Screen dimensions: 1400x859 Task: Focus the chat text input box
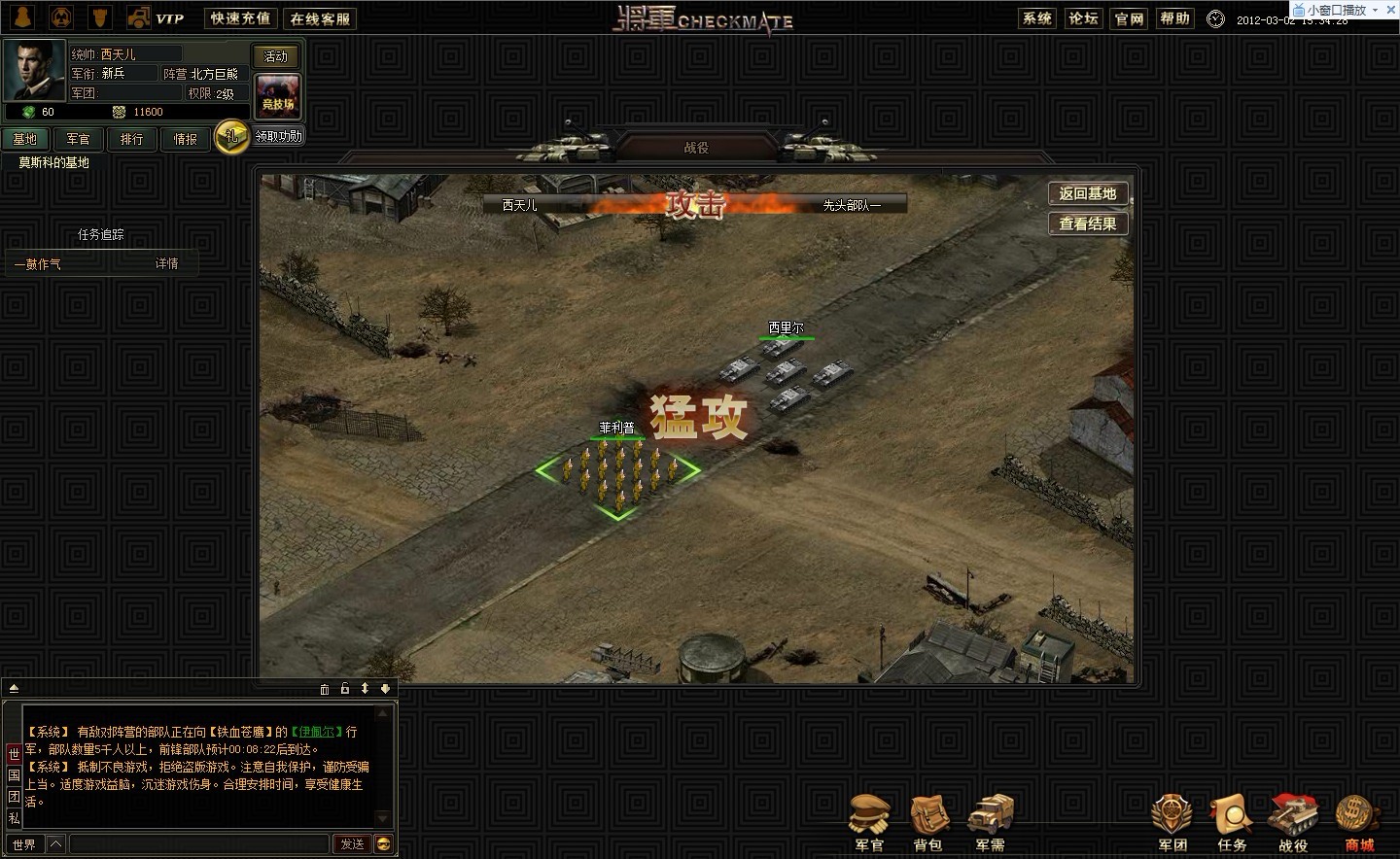click(199, 843)
